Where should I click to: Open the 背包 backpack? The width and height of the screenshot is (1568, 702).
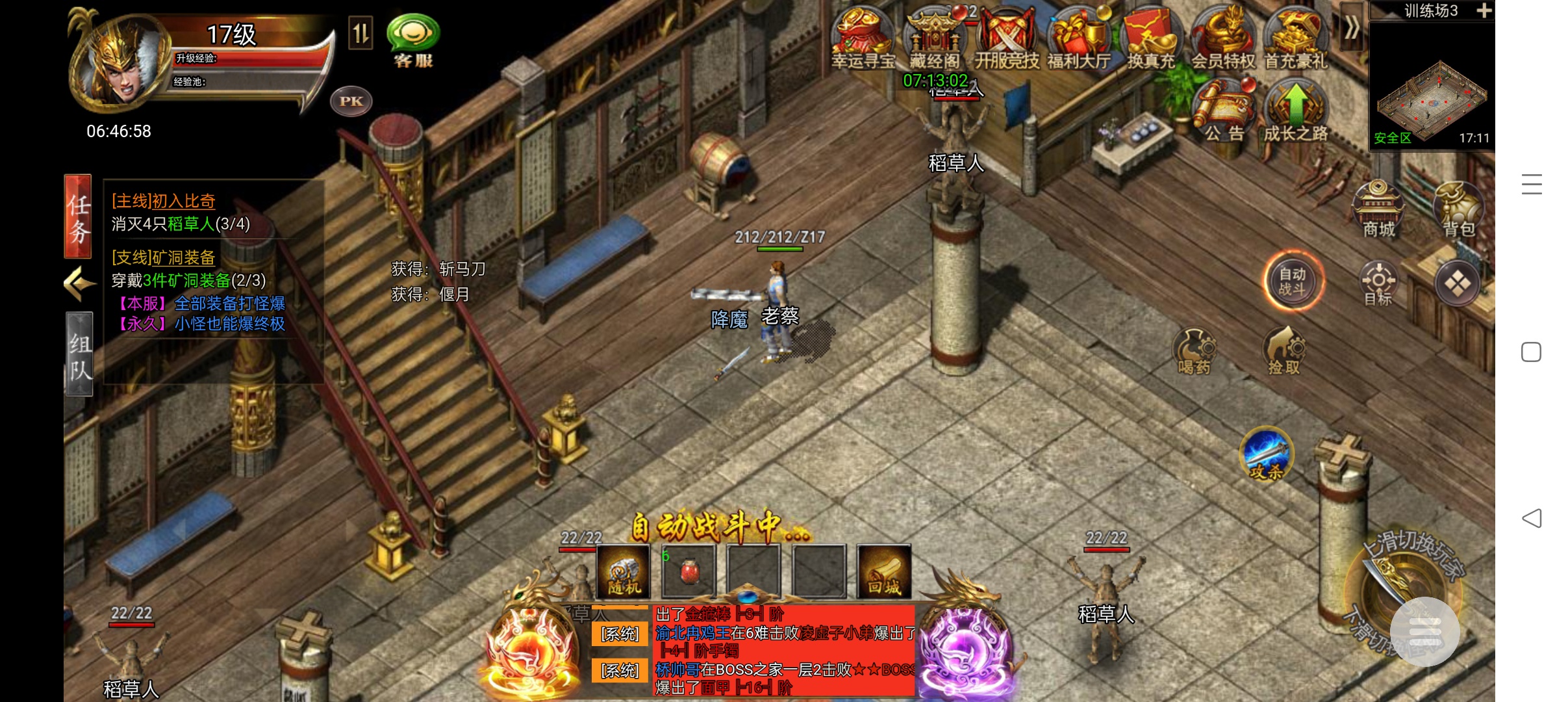(1459, 208)
